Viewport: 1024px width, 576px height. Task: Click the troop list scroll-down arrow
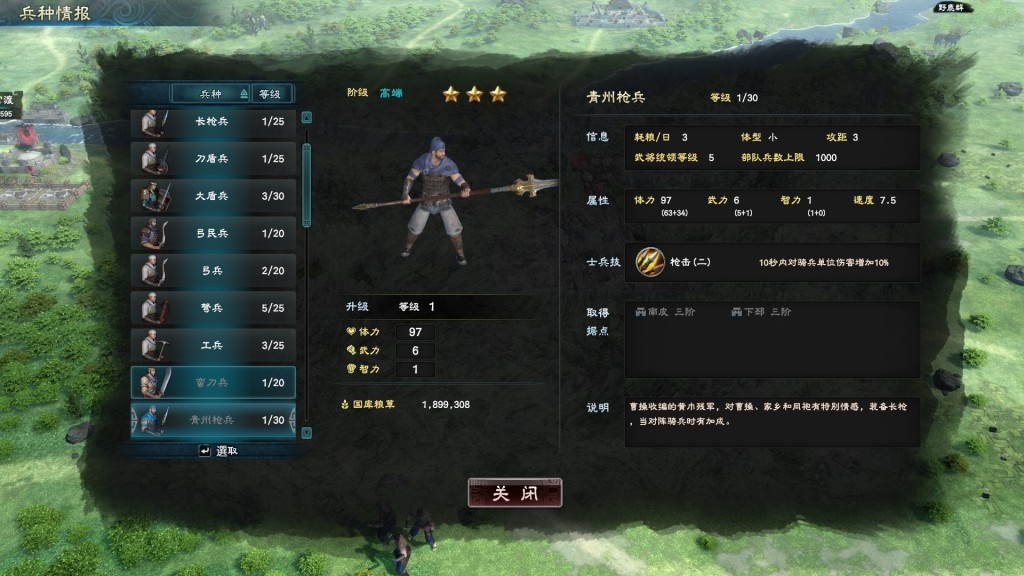[x=306, y=432]
